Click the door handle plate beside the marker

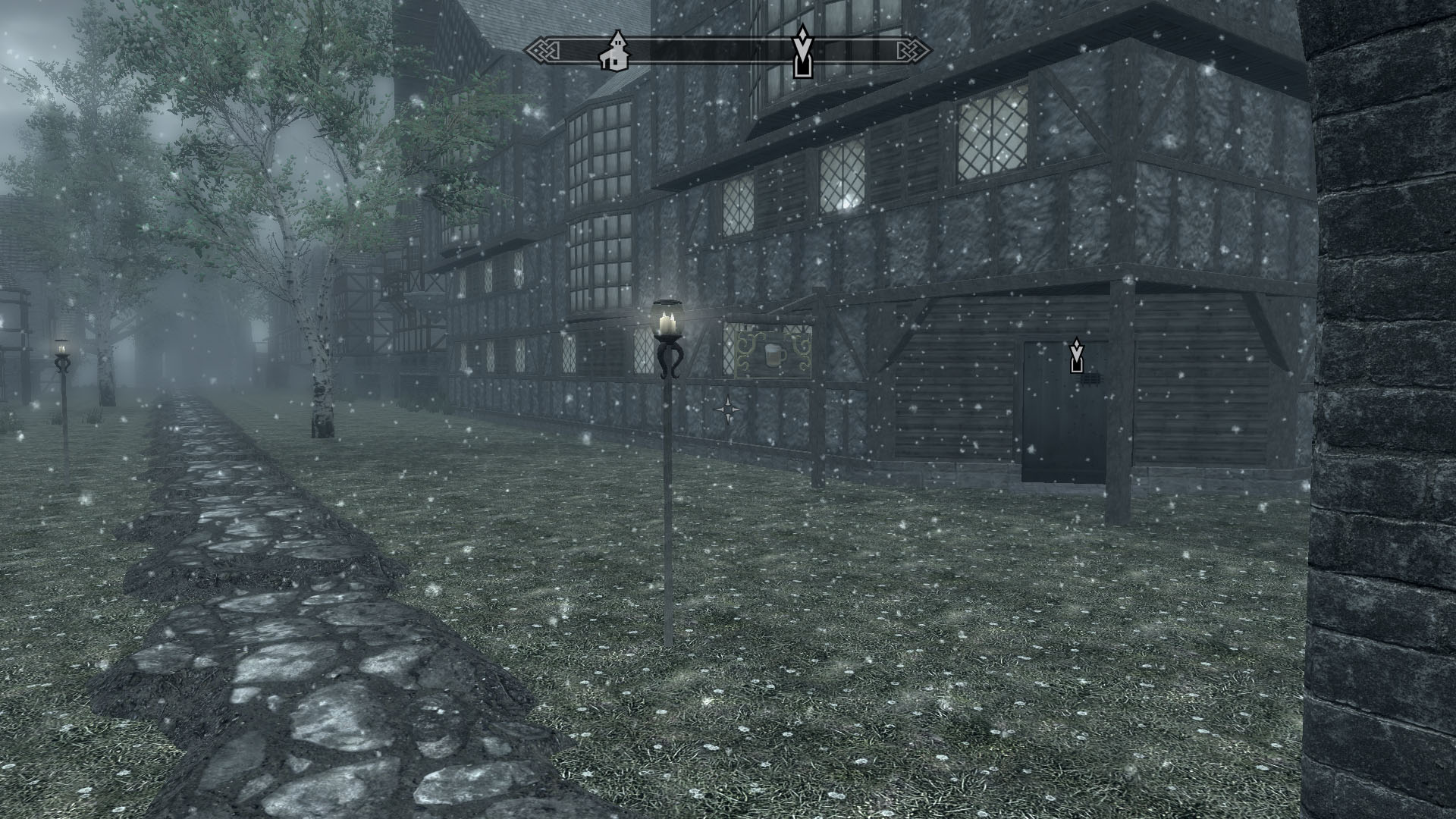tap(1092, 378)
